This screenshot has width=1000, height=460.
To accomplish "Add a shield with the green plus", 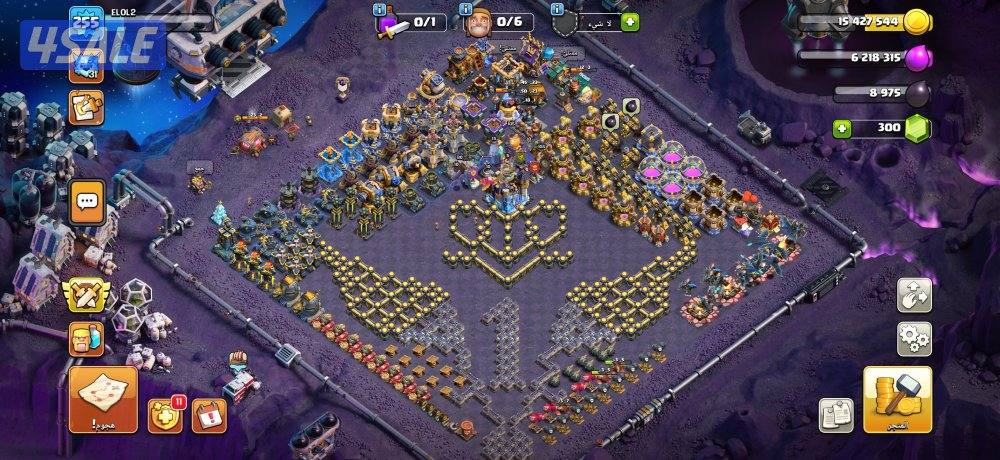I will pyautogui.click(x=630, y=22).
